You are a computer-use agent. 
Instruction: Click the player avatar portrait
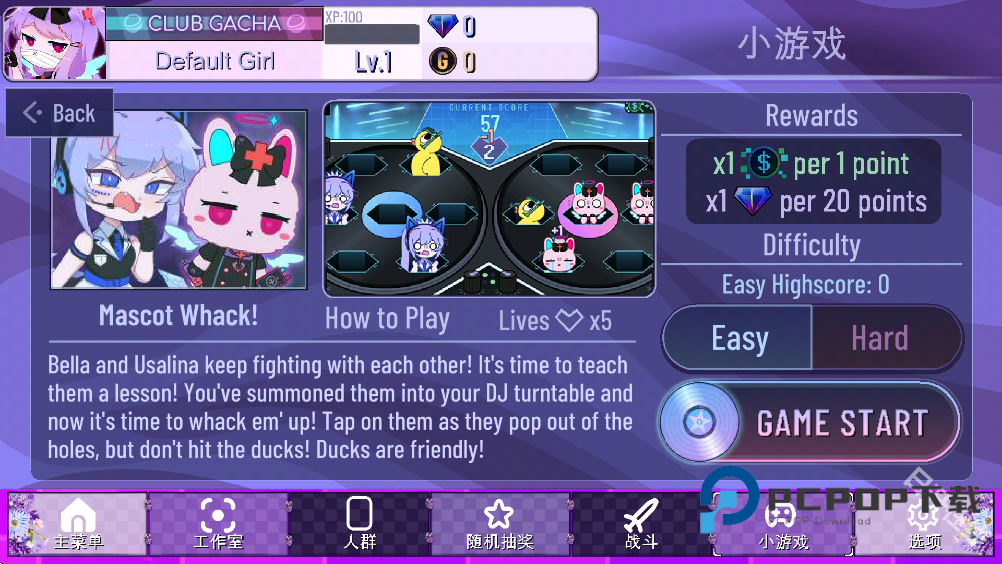40,44
